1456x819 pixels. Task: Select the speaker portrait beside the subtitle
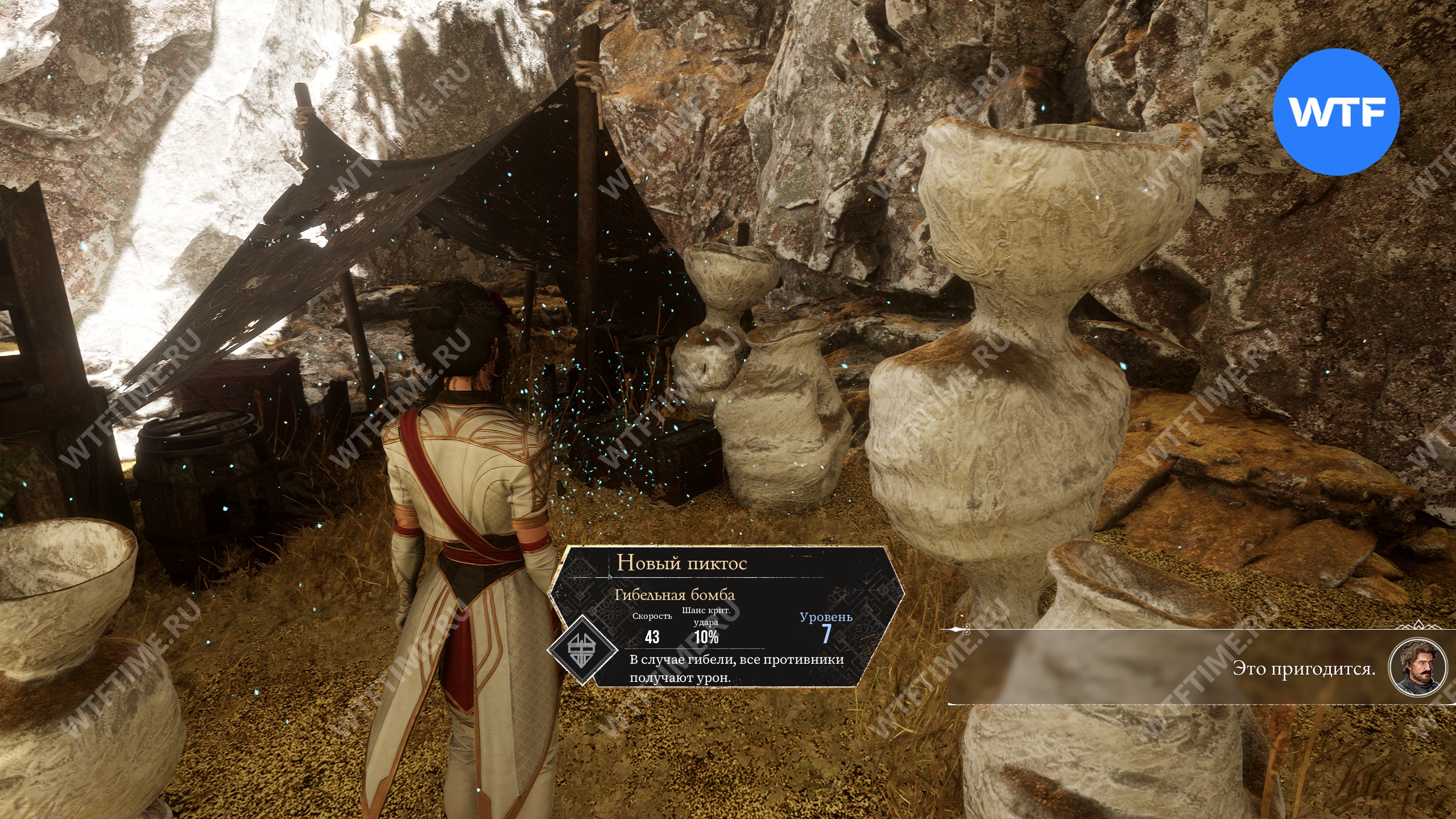1417,667
